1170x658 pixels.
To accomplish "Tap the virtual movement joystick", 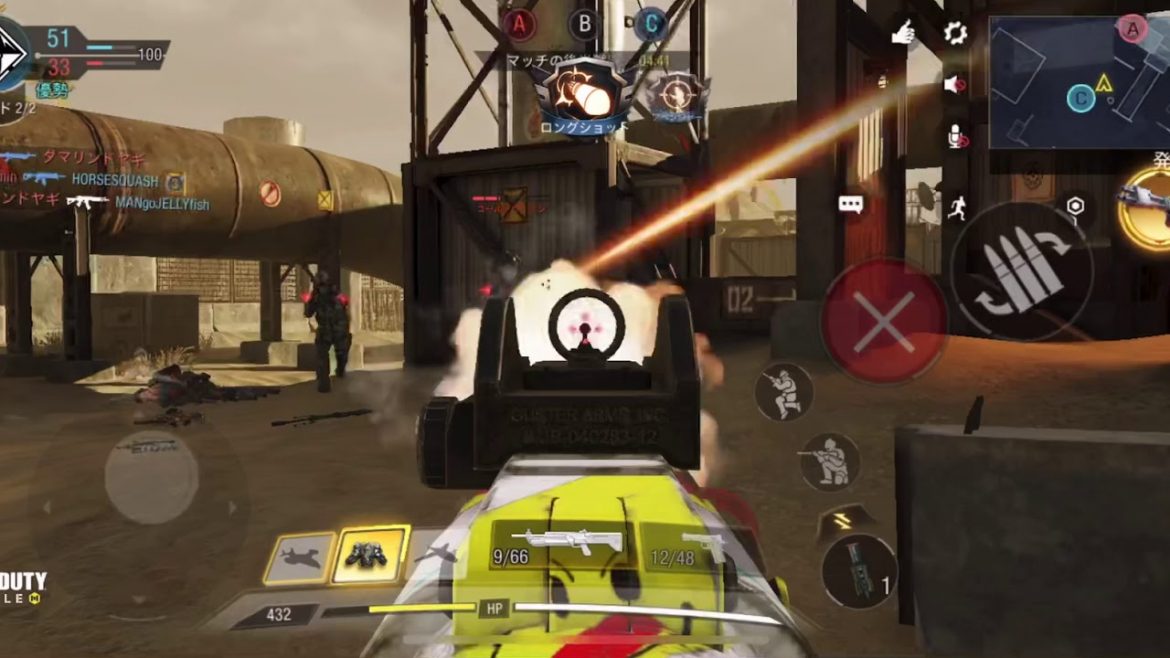I will coord(152,477).
